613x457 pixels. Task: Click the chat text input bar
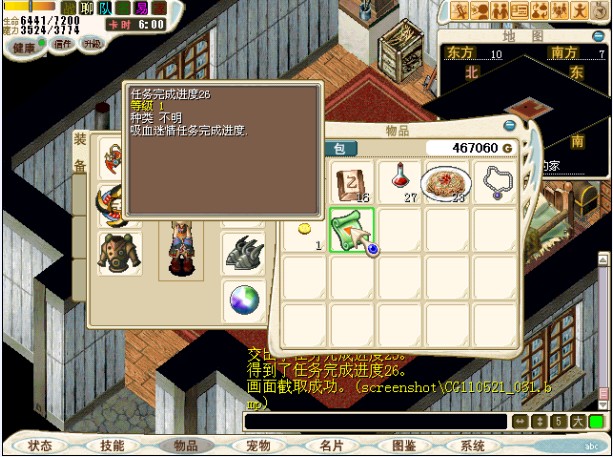coord(378,422)
